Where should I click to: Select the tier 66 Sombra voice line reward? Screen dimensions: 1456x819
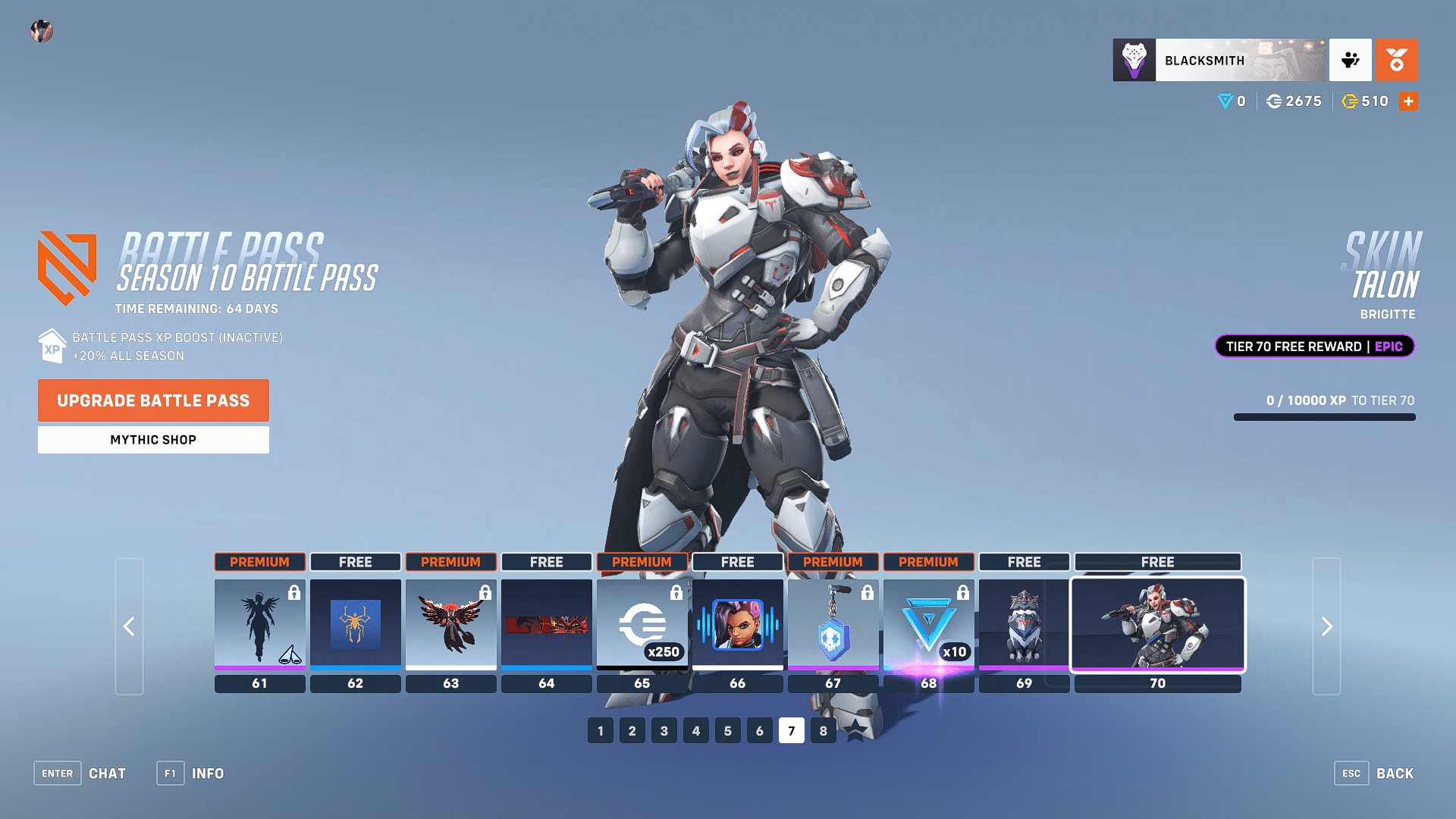(737, 624)
